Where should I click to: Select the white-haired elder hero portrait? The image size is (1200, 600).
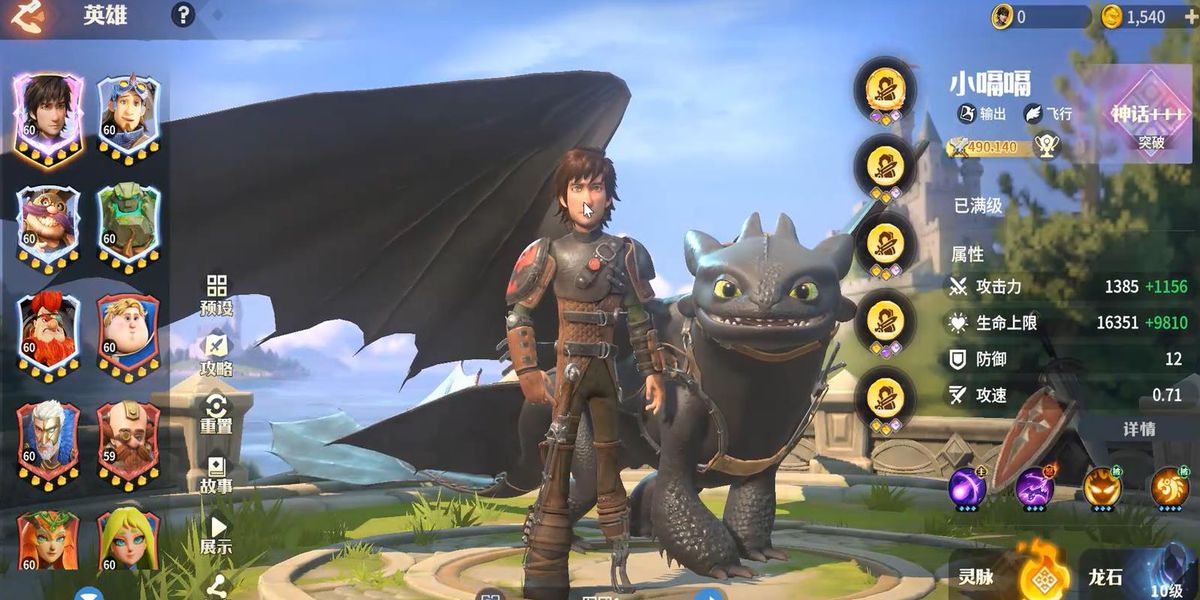48,440
